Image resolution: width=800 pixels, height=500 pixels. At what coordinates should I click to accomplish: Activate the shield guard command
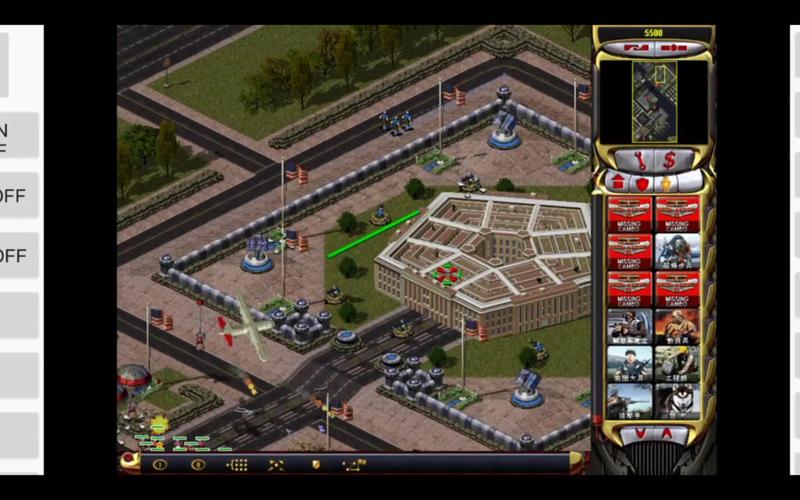(x=315, y=464)
